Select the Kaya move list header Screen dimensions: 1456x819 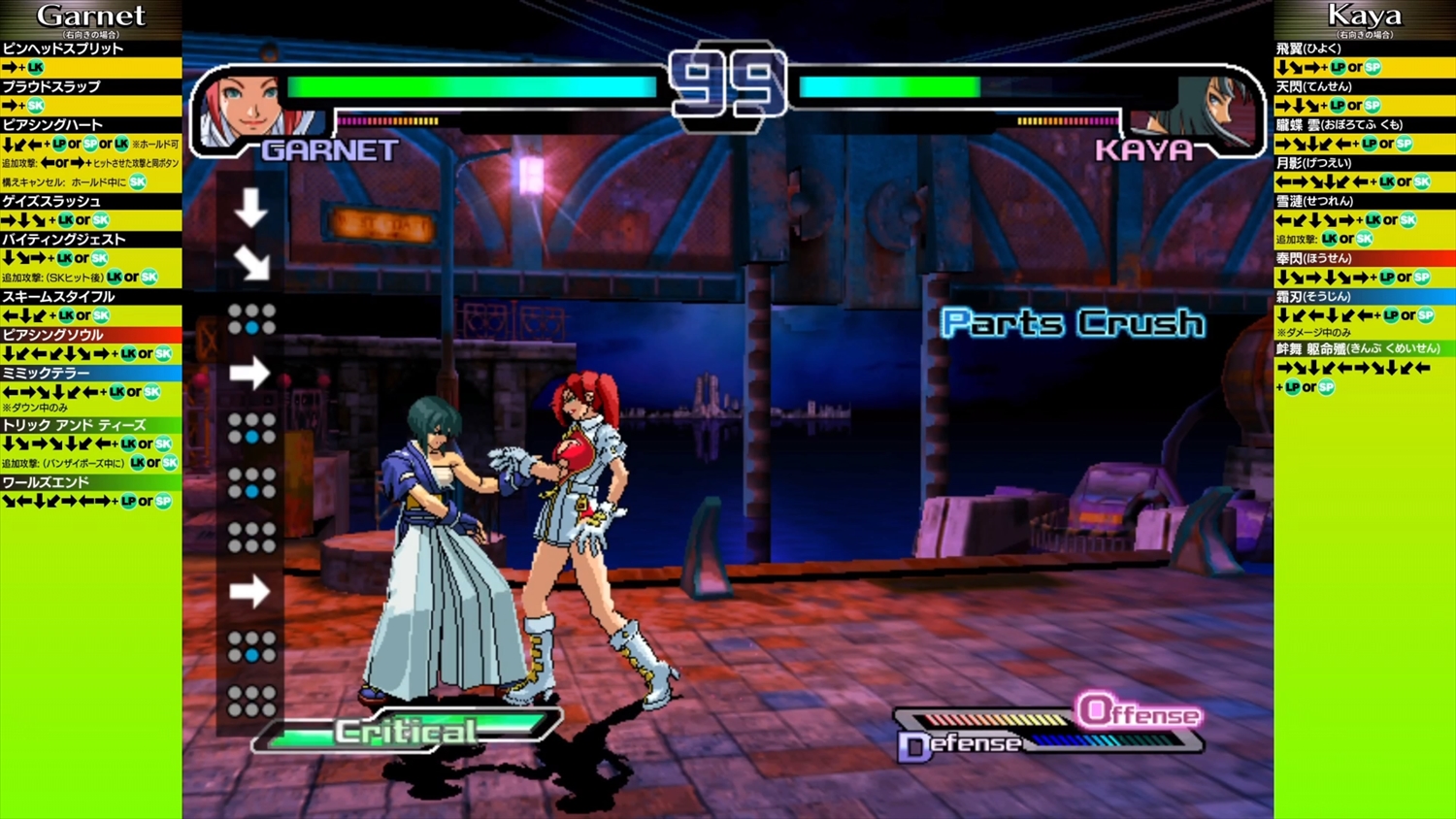[x=1364, y=16]
